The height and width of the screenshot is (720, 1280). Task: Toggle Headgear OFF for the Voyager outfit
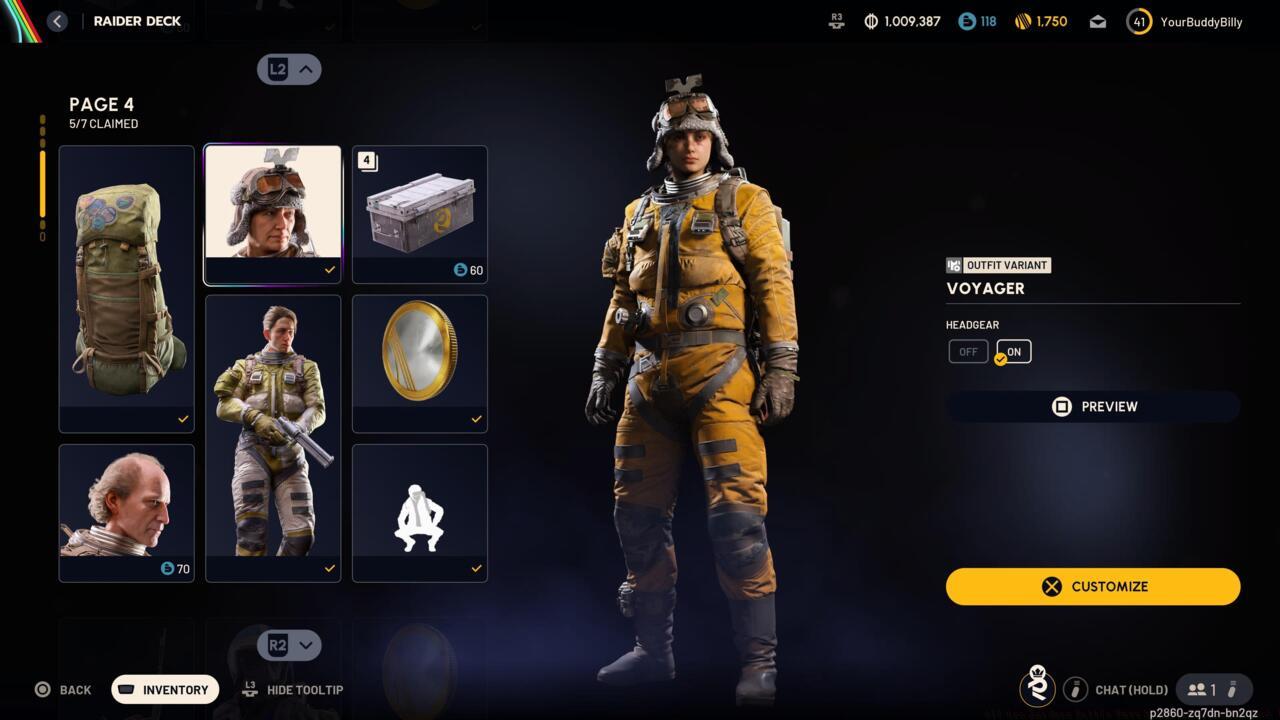967,351
